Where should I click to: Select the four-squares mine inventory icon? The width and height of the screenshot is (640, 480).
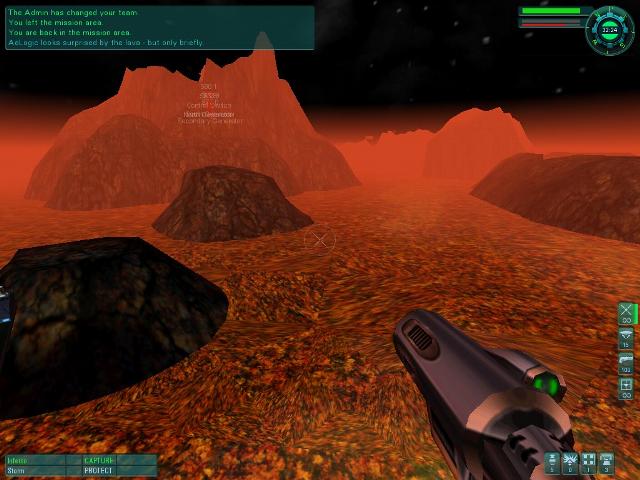[x=588, y=461]
